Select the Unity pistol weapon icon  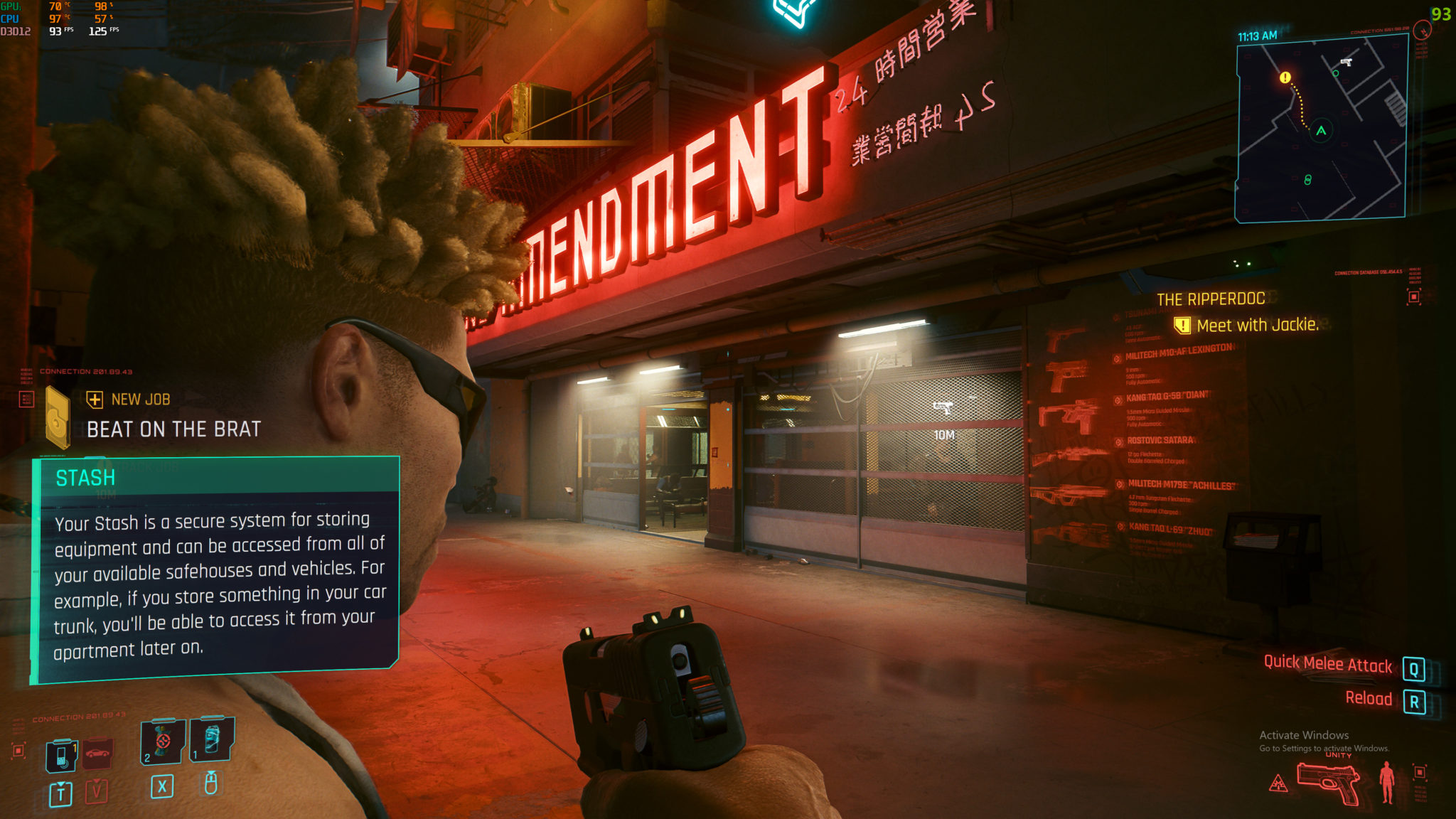tap(1327, 783)
